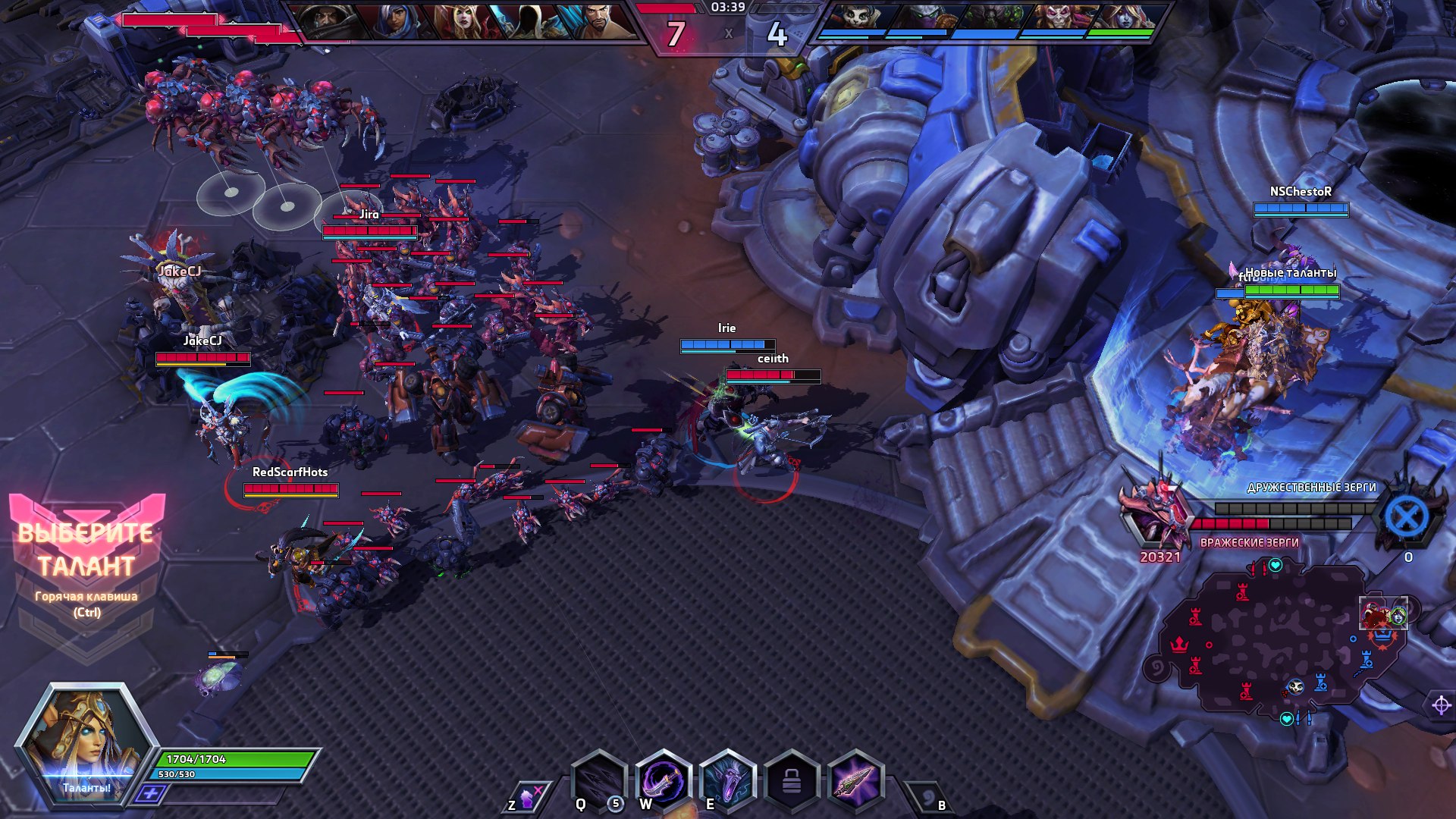This screenshot has width=1456, height=819.
Task: Select the red crown core marker on the minimap
Action: 1179,645
